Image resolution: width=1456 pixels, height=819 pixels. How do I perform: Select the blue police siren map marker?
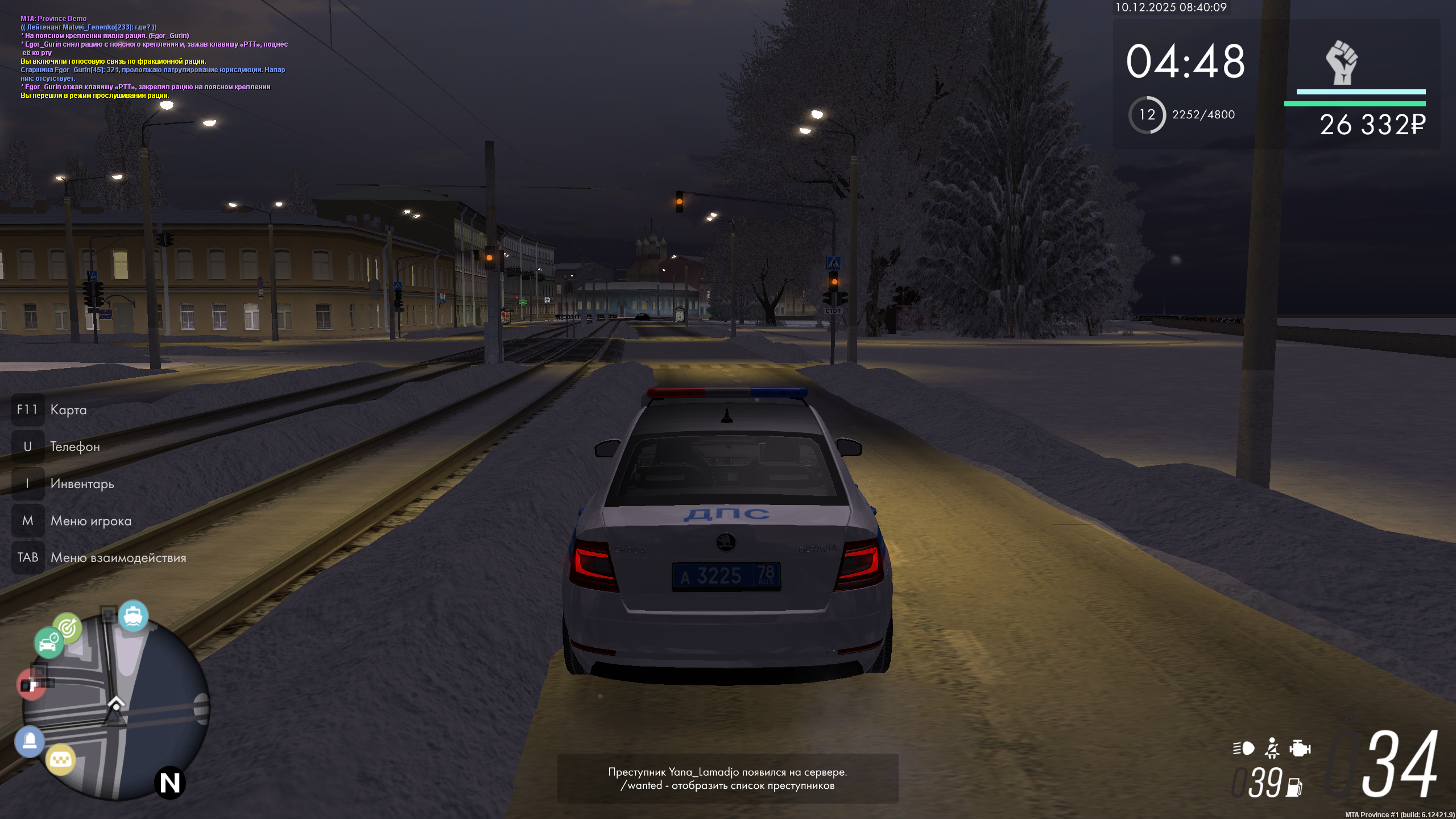click(30, 741)
